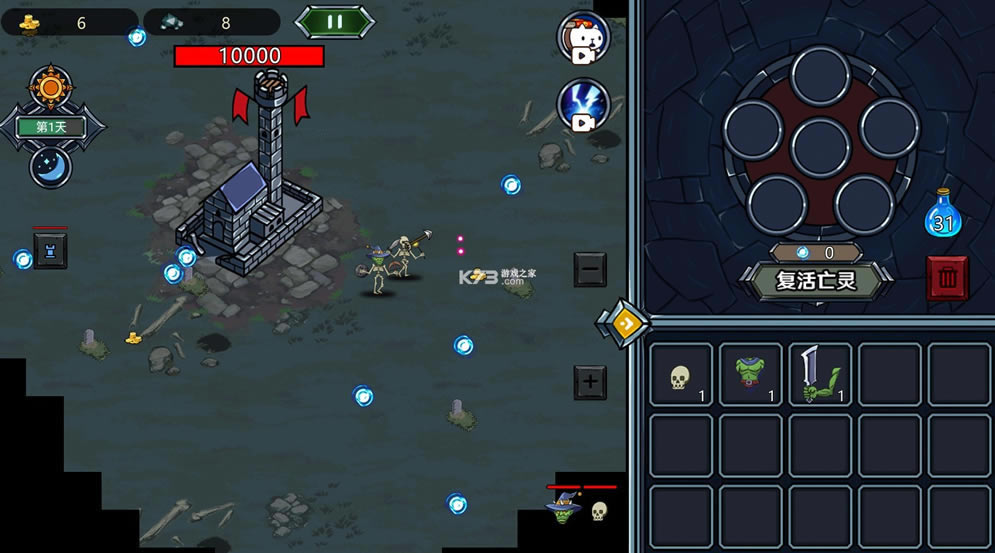Collapse the panel with the yellow arrow
This screenshot has height=553, width=995.
[622, 322]
